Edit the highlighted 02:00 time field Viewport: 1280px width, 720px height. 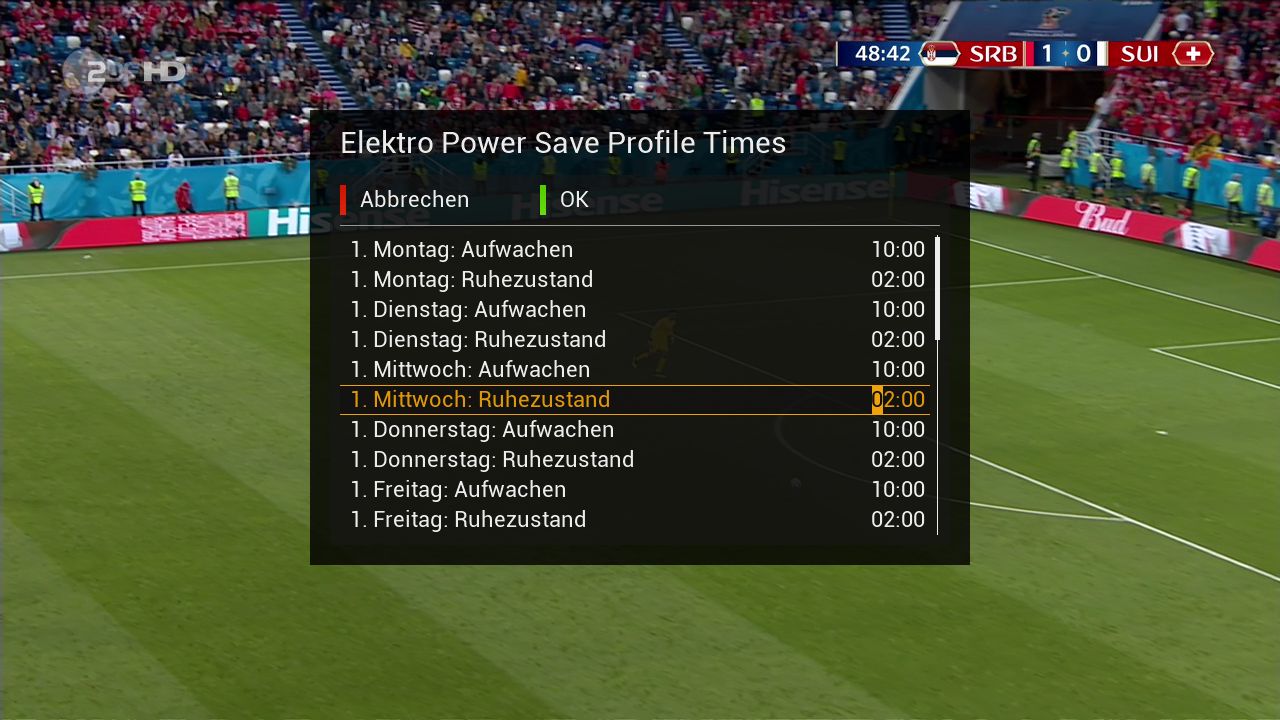coord(898,400)
